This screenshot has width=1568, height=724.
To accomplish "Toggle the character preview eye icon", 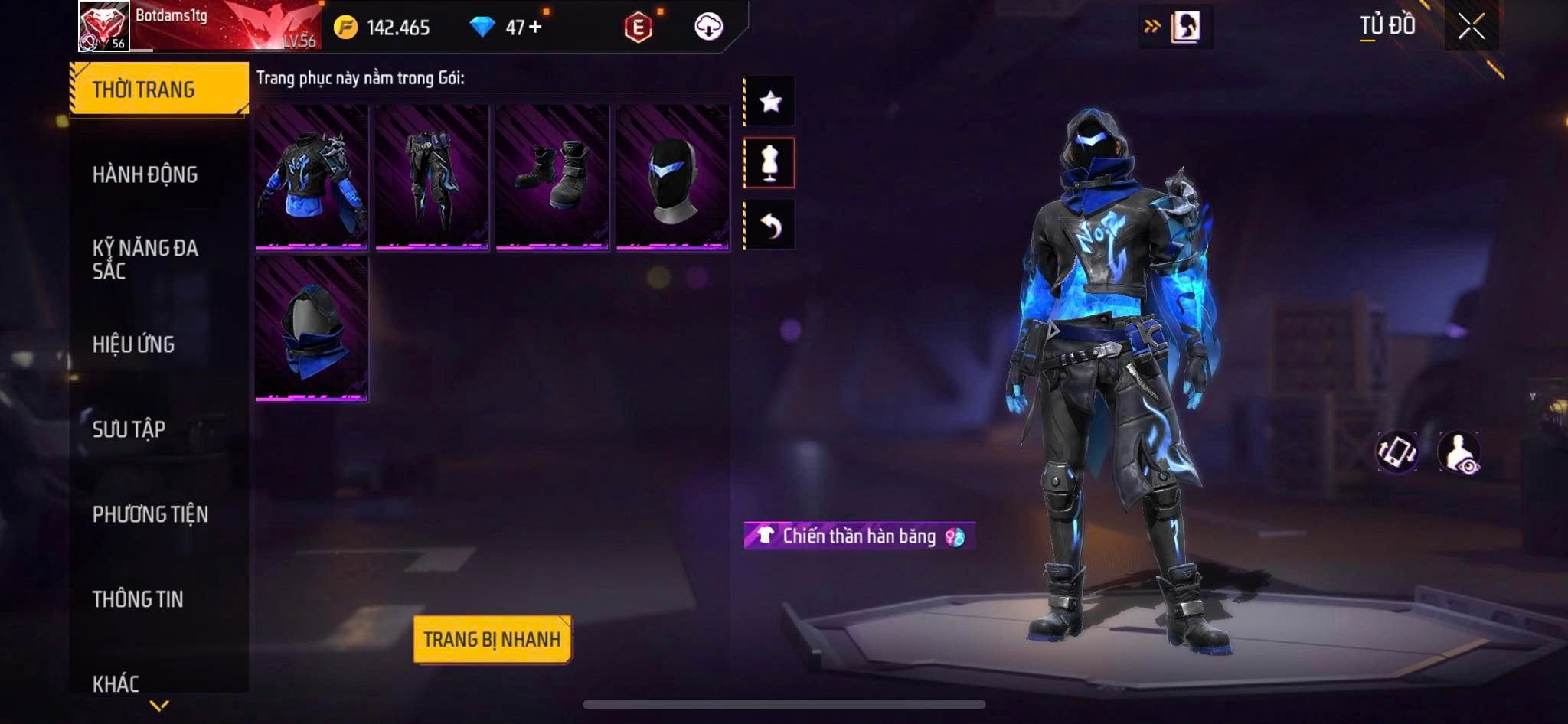I will pyautogui.click(x=1459, y=452).
